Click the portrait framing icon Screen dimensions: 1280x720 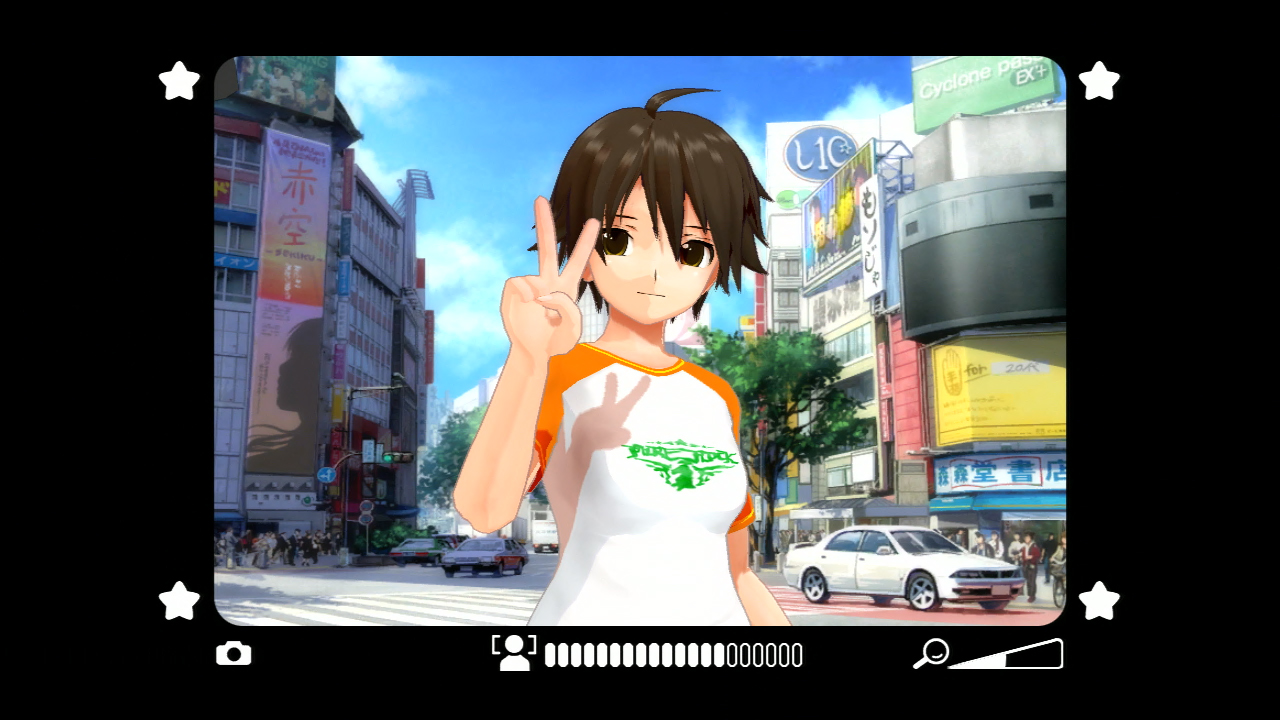click(x=514, y=652)
